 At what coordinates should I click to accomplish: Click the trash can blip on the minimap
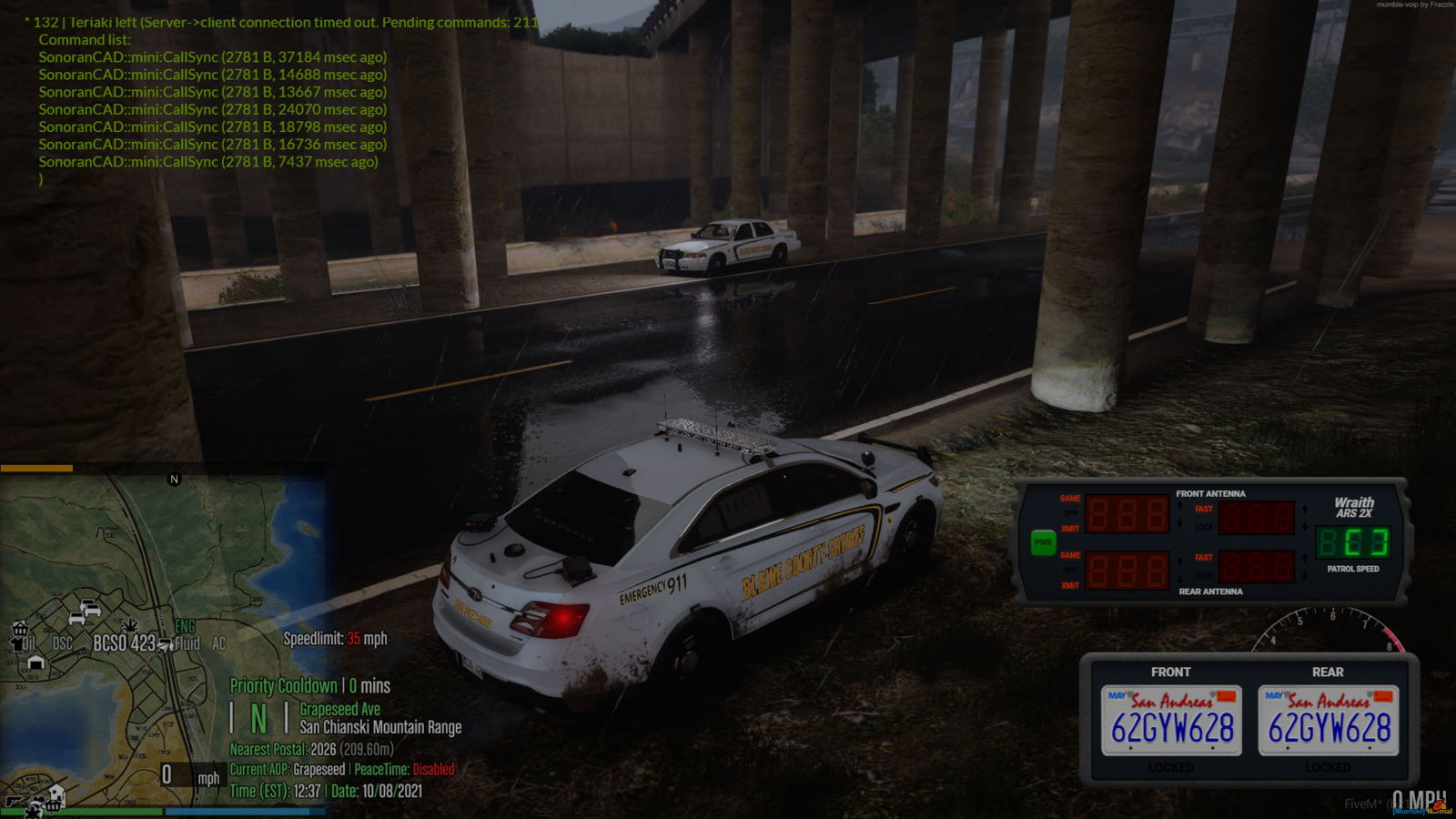[x=18, y=630]
